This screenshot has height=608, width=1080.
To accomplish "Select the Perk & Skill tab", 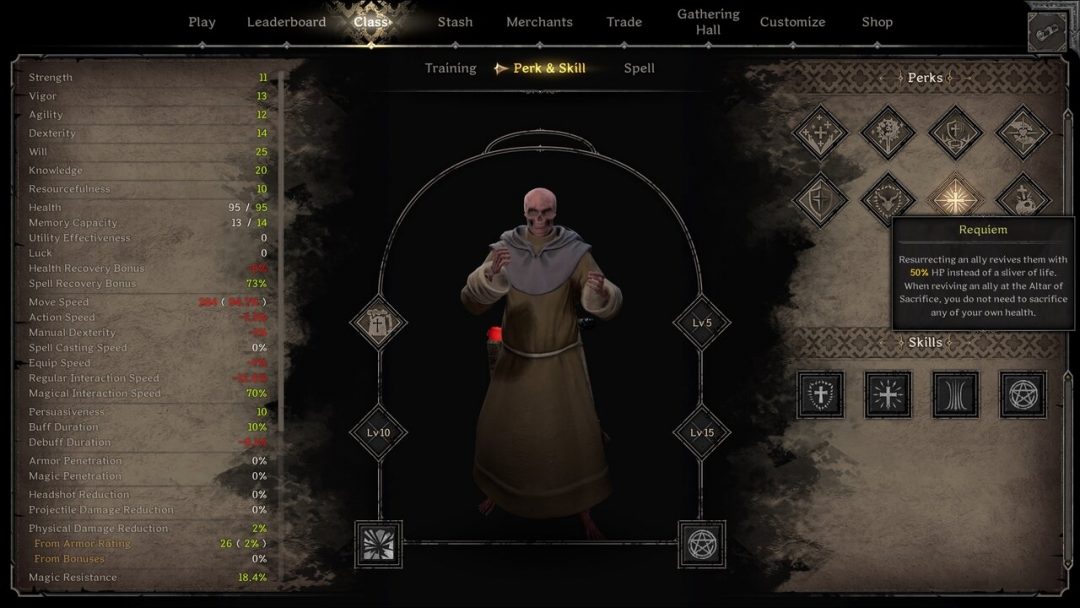I will (x=549, y=68).
